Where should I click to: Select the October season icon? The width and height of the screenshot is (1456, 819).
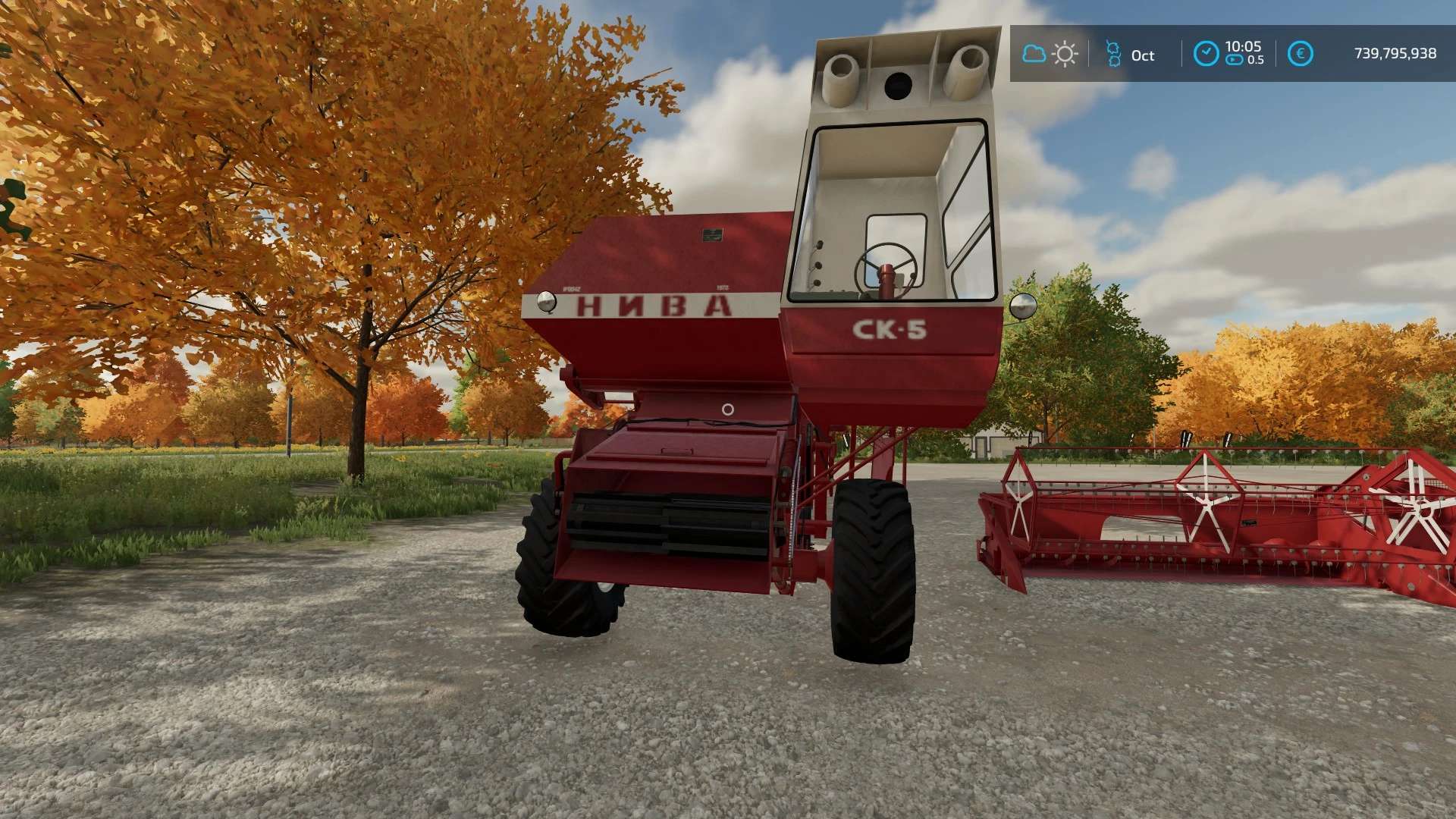click(x=1113, y=54)
